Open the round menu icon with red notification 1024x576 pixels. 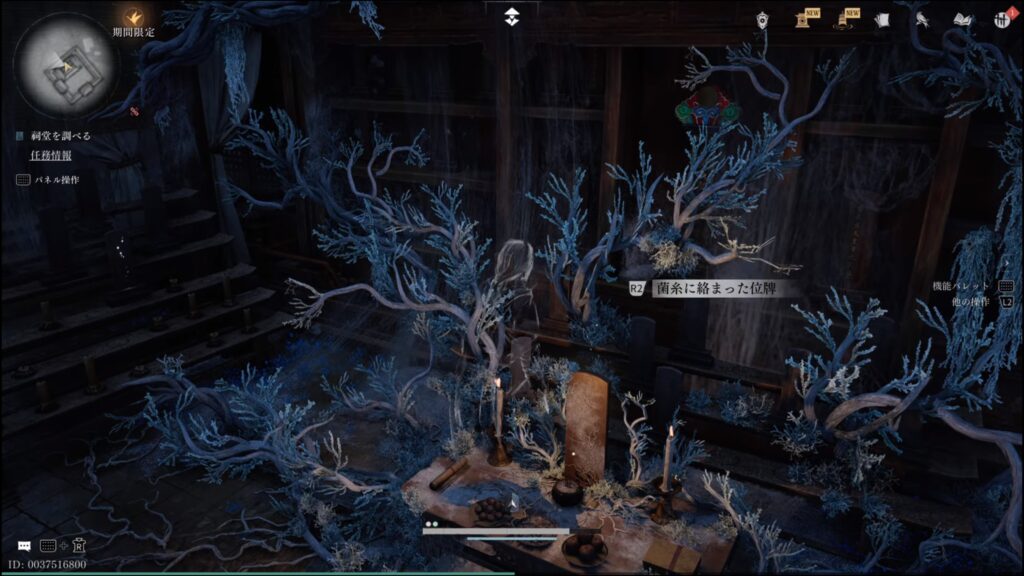pyautogui.click(x=1003, y=19)
